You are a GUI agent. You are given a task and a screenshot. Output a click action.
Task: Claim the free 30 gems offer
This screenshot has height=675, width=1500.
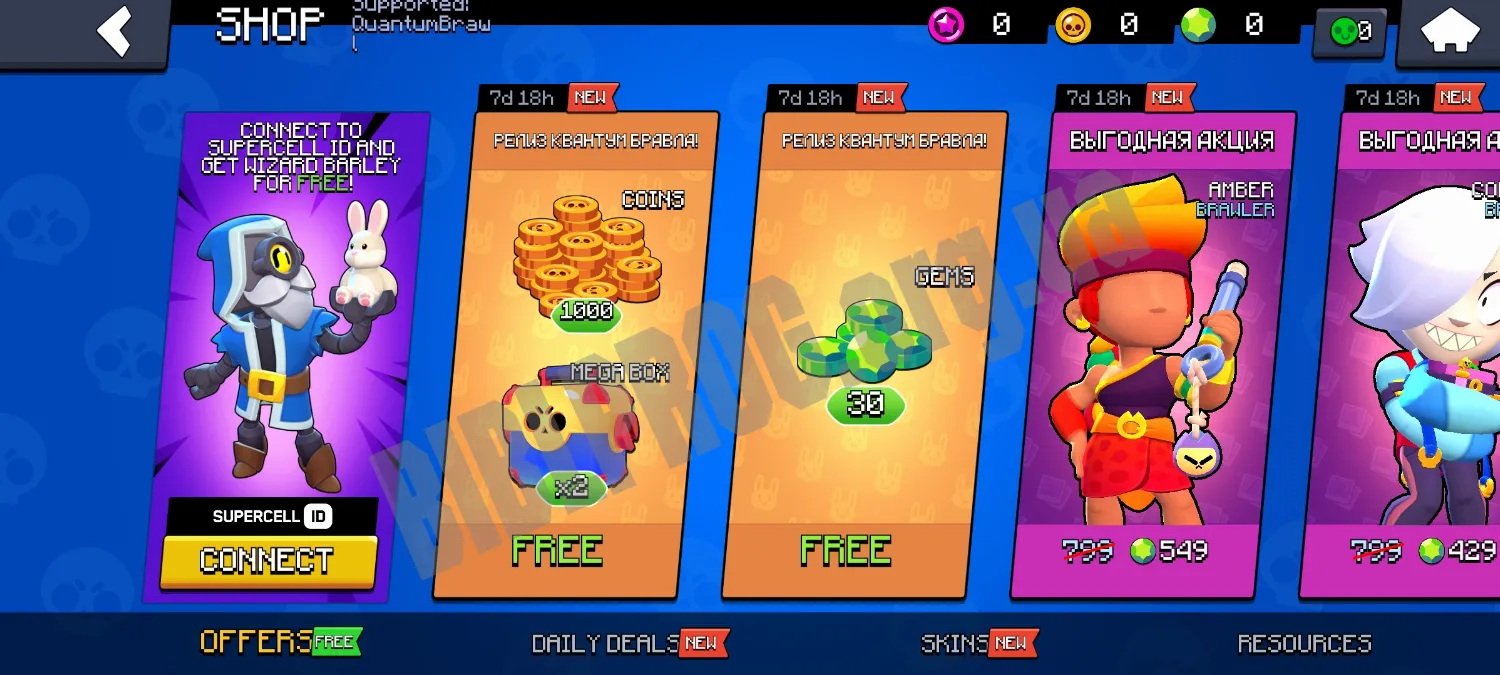pos(845,551)
